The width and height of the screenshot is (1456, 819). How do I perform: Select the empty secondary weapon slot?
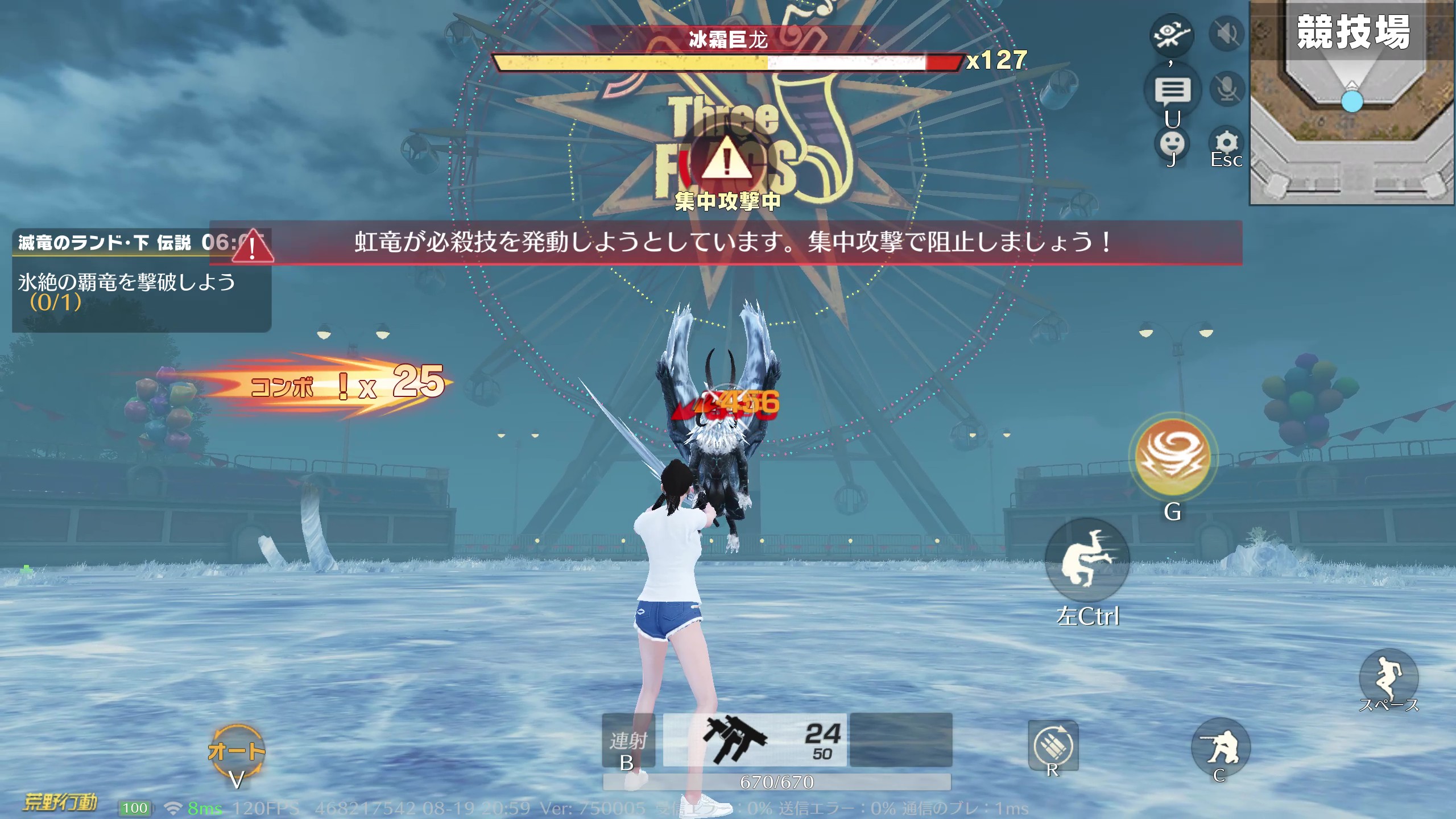point(901,740)
